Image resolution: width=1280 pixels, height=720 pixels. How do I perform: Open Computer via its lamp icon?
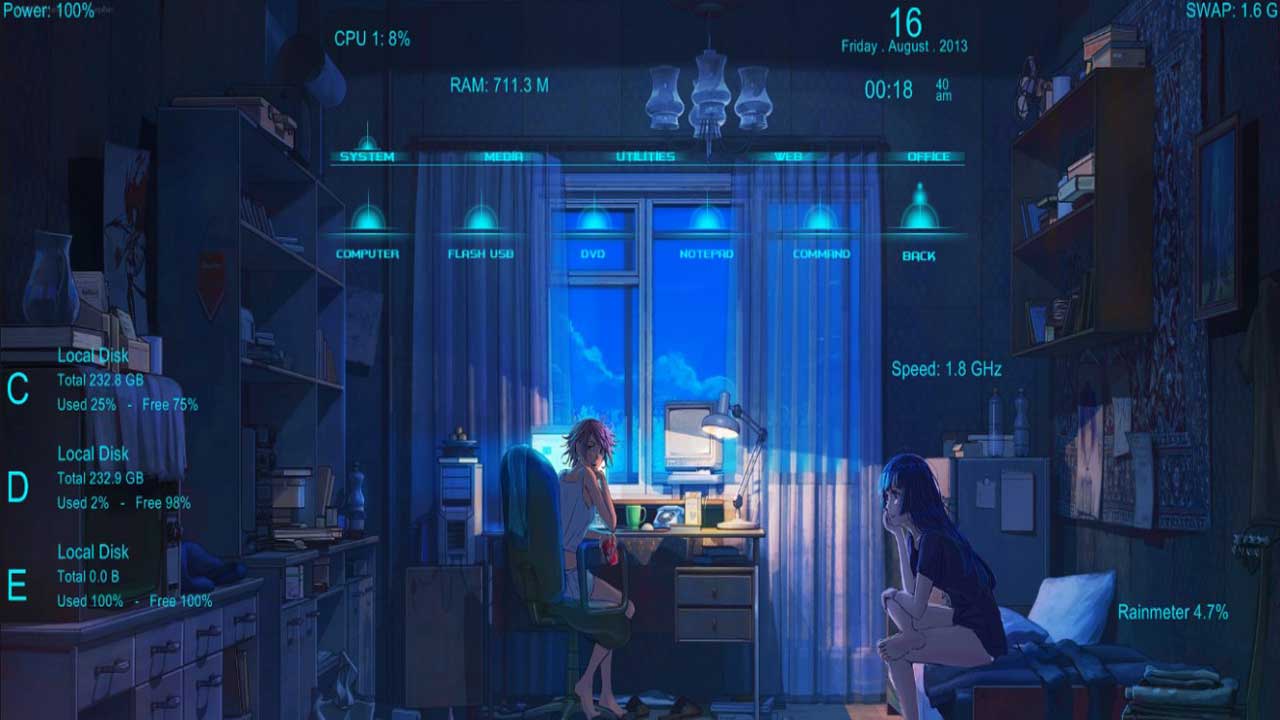[368, 218]
